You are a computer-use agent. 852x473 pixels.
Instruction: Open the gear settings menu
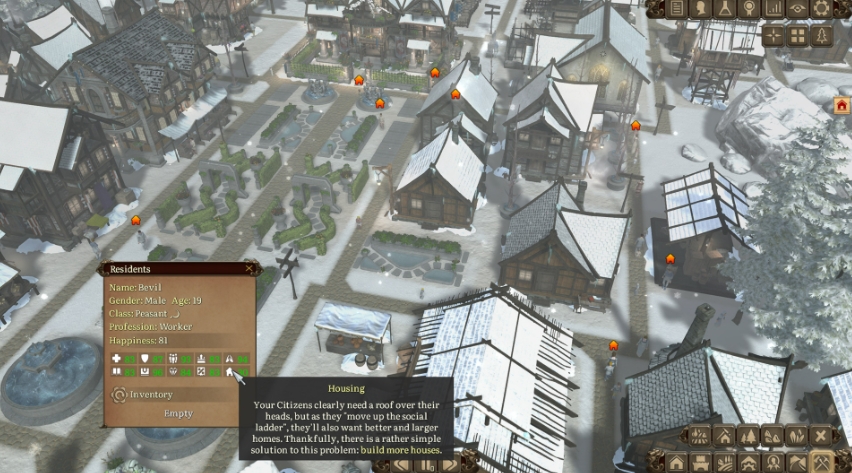[x=821, y=9]
